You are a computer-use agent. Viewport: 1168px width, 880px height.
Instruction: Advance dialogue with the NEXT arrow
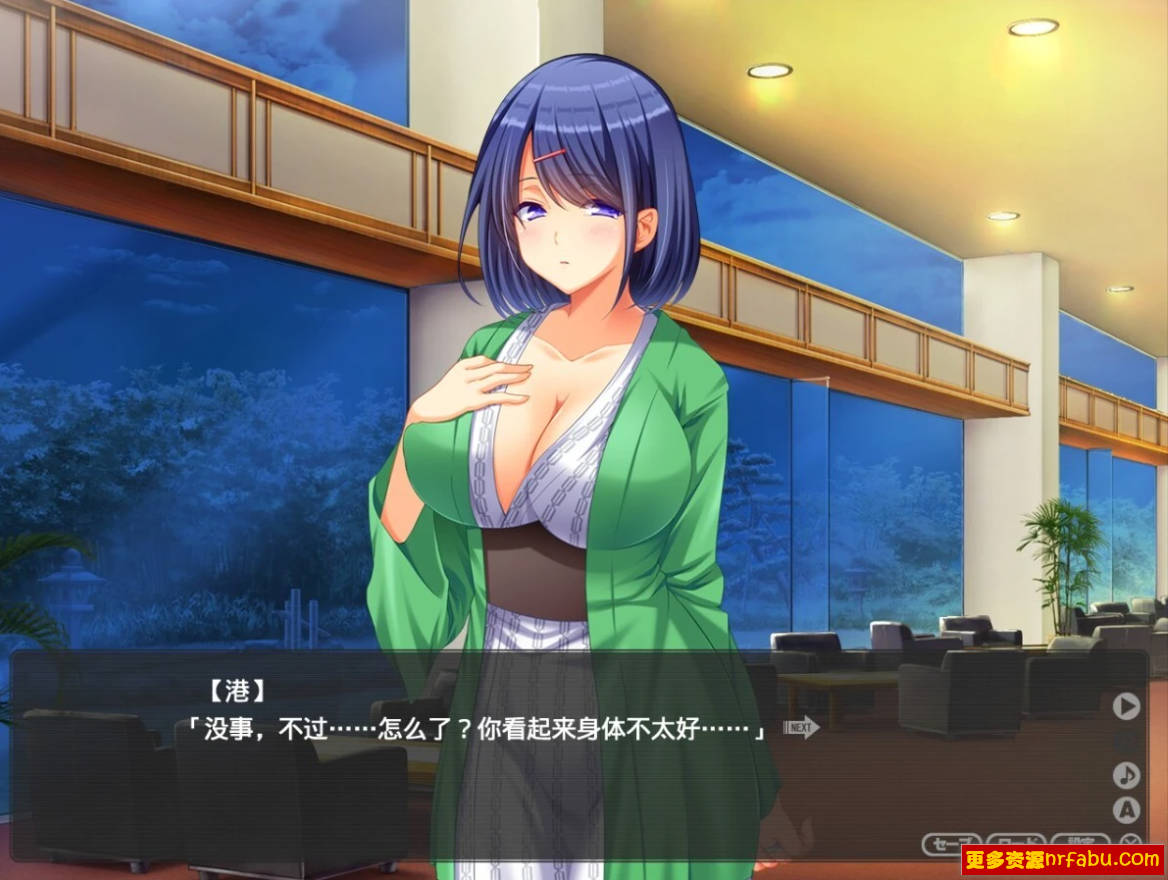point(802,728)
